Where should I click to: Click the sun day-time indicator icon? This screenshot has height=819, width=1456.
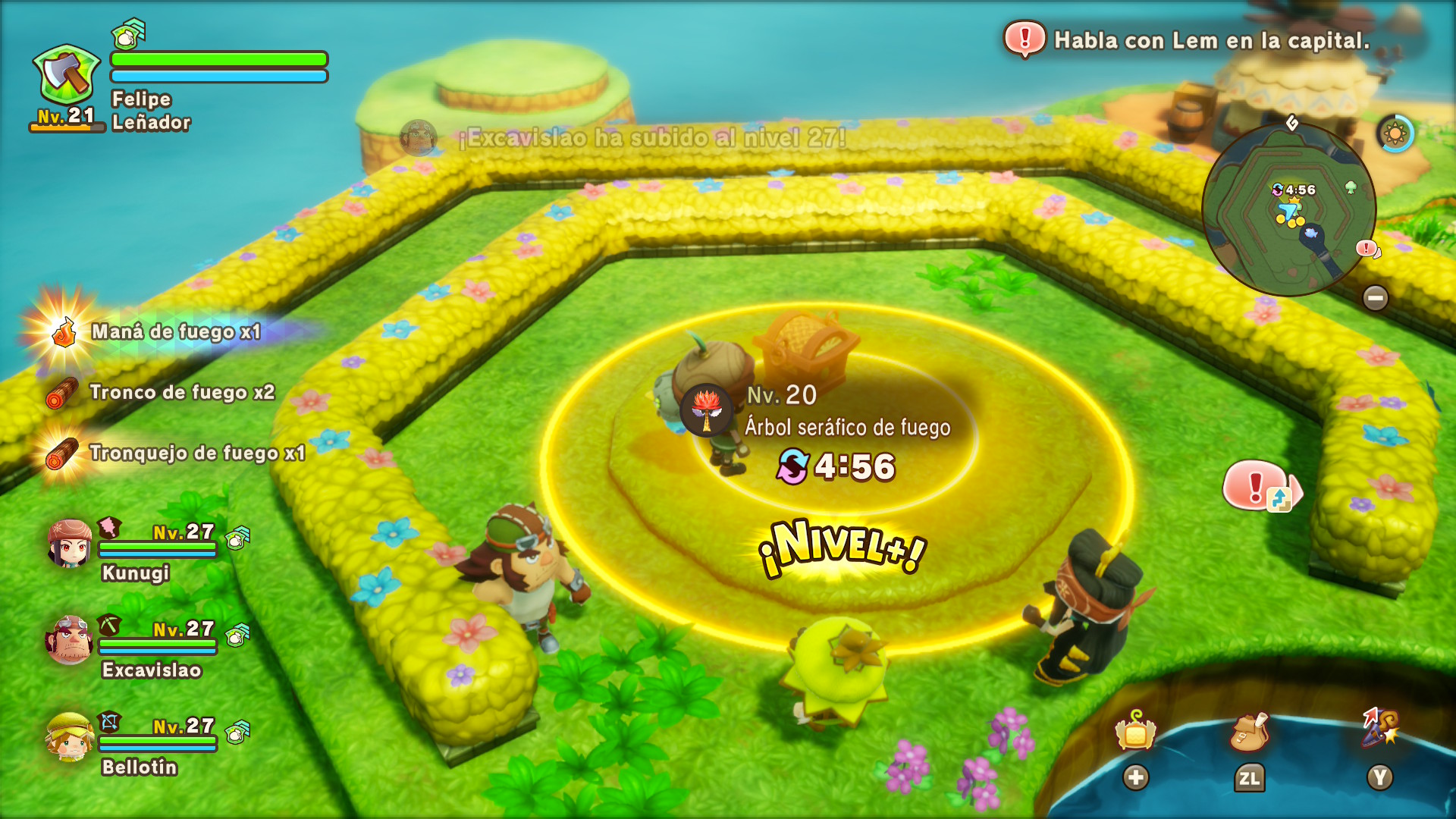[x=1395, y=134]
